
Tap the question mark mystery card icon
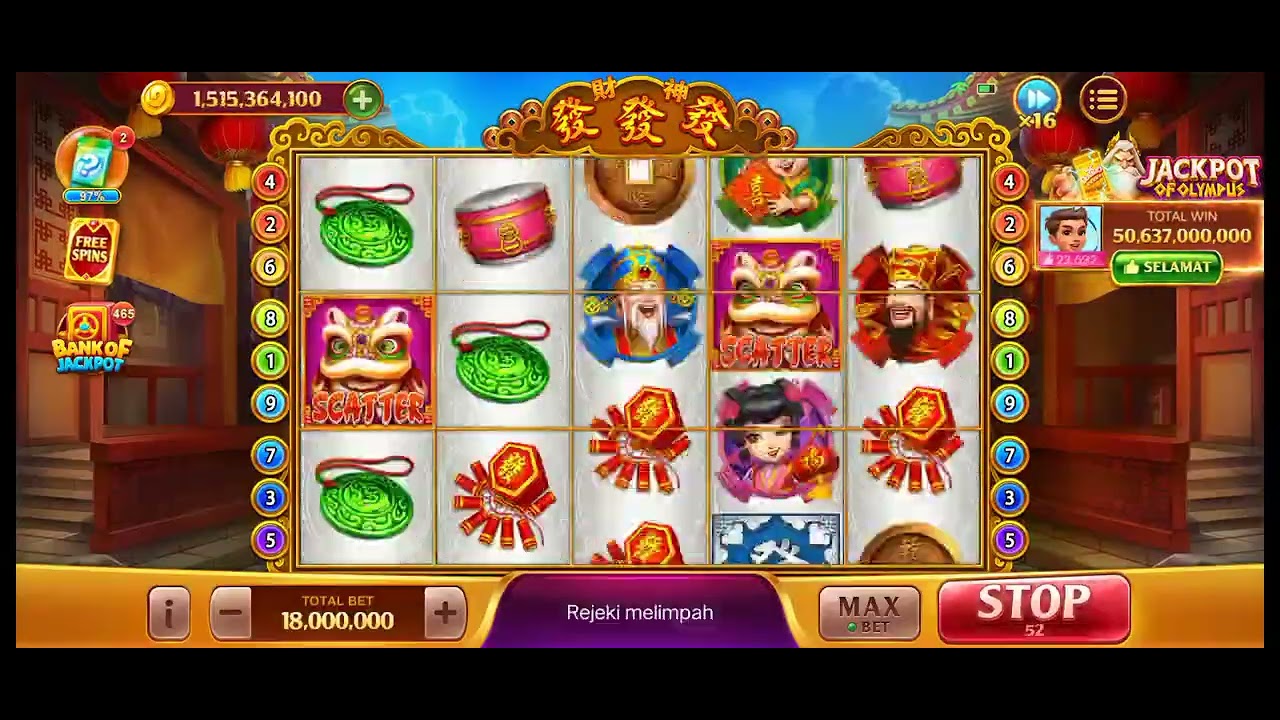coord(91,160)
